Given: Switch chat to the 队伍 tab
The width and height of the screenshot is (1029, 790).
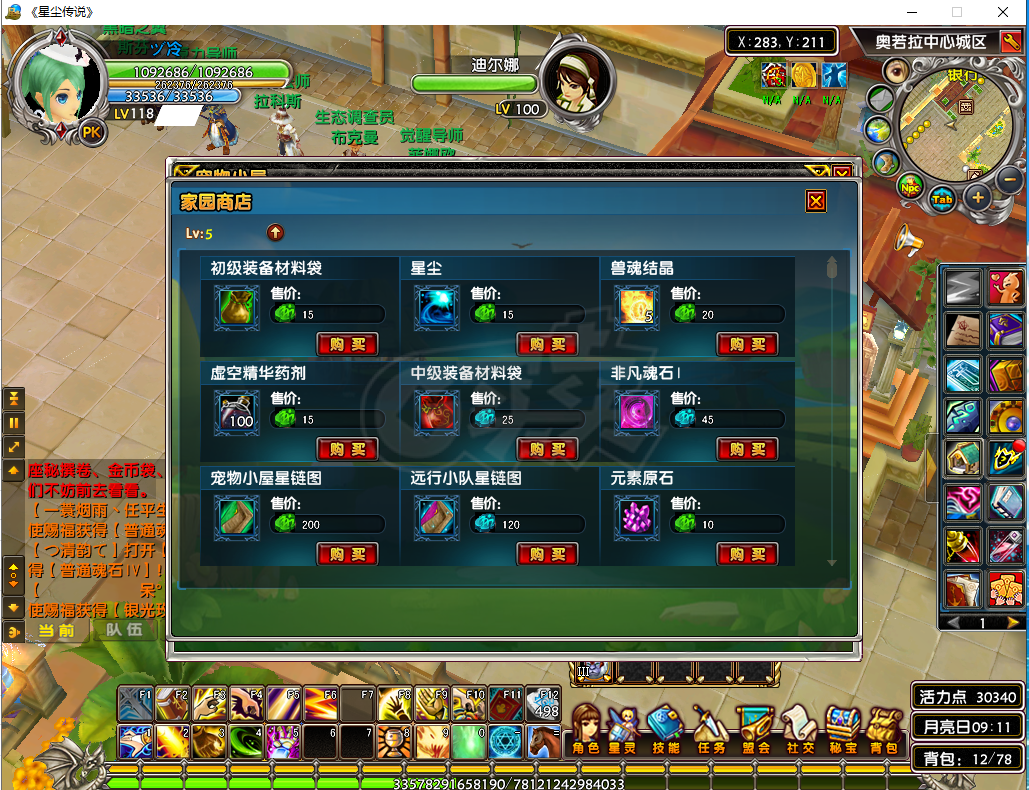Looking at the screenshot, I should tap(125, 630).
